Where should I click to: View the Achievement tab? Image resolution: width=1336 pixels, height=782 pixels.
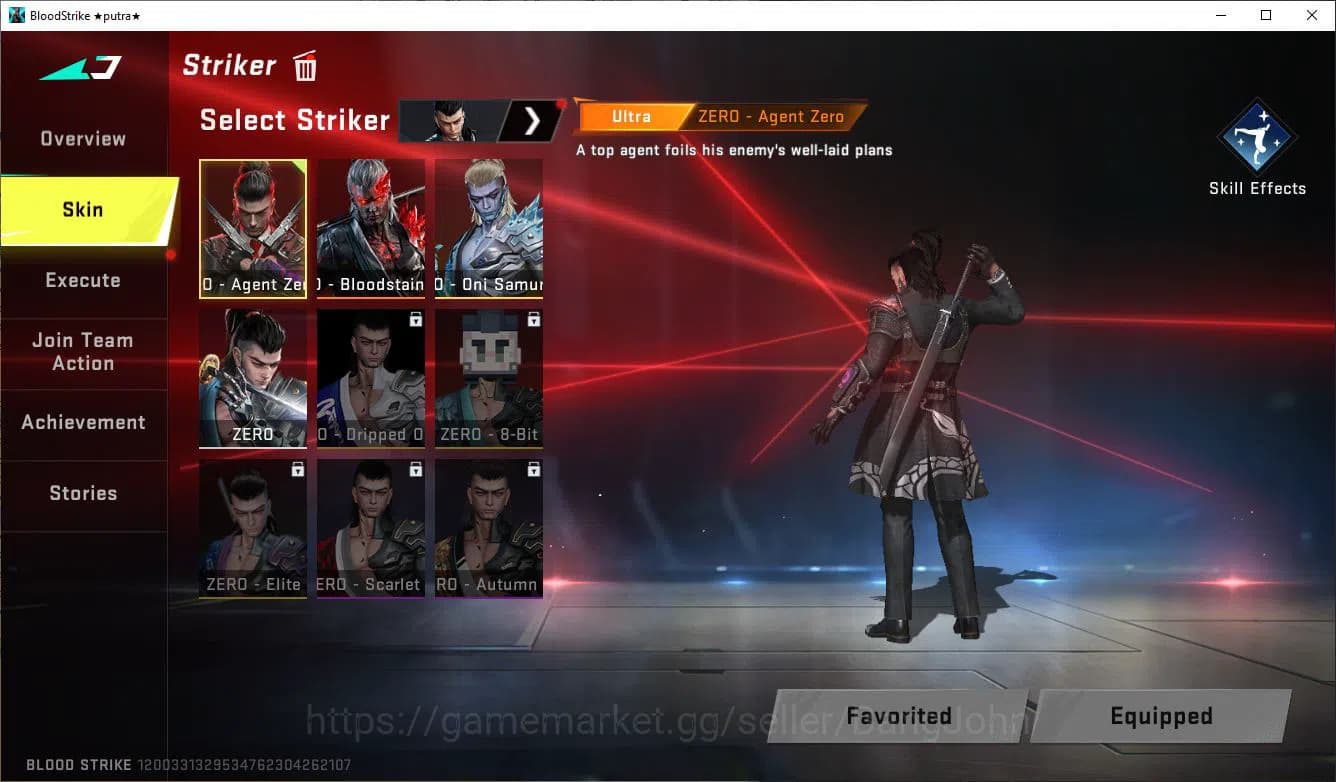84,421
